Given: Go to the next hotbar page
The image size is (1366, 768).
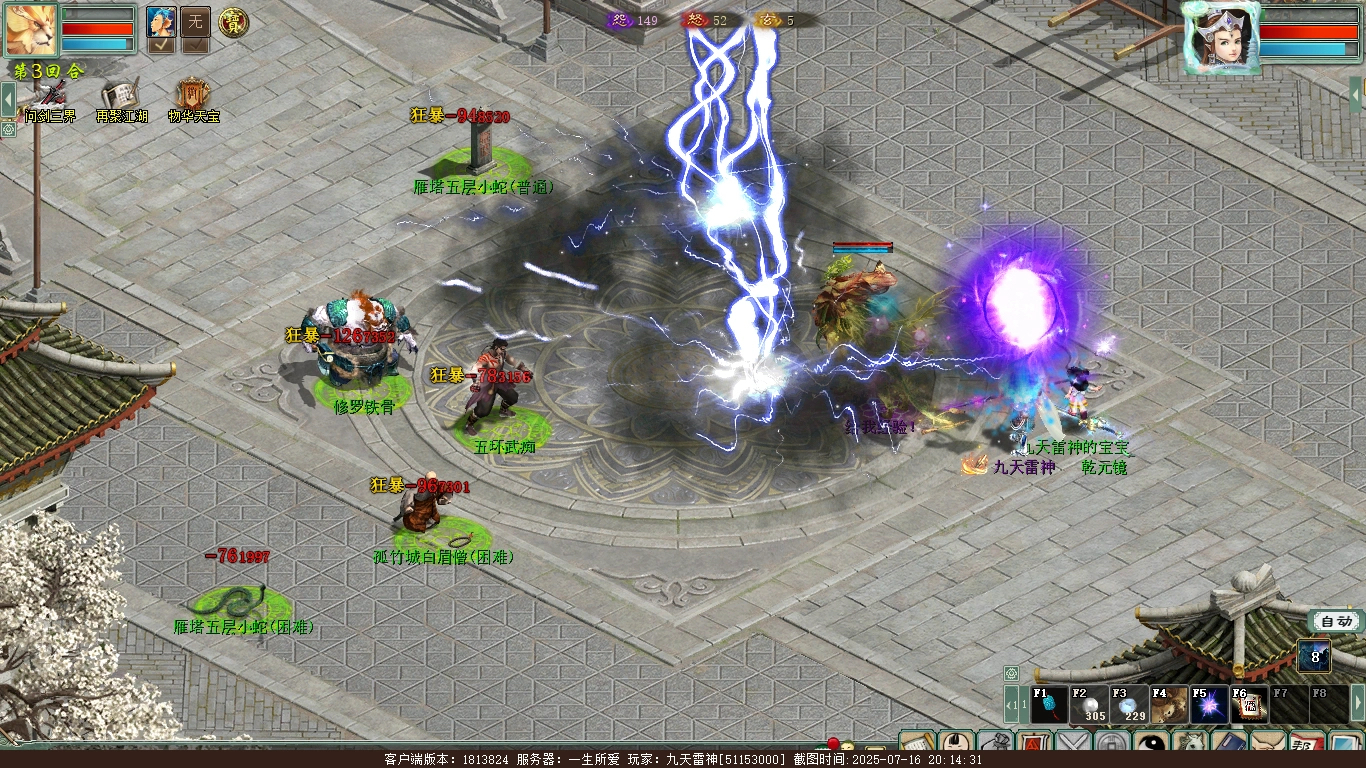Looking at the screenshot, I should 1357,704.
